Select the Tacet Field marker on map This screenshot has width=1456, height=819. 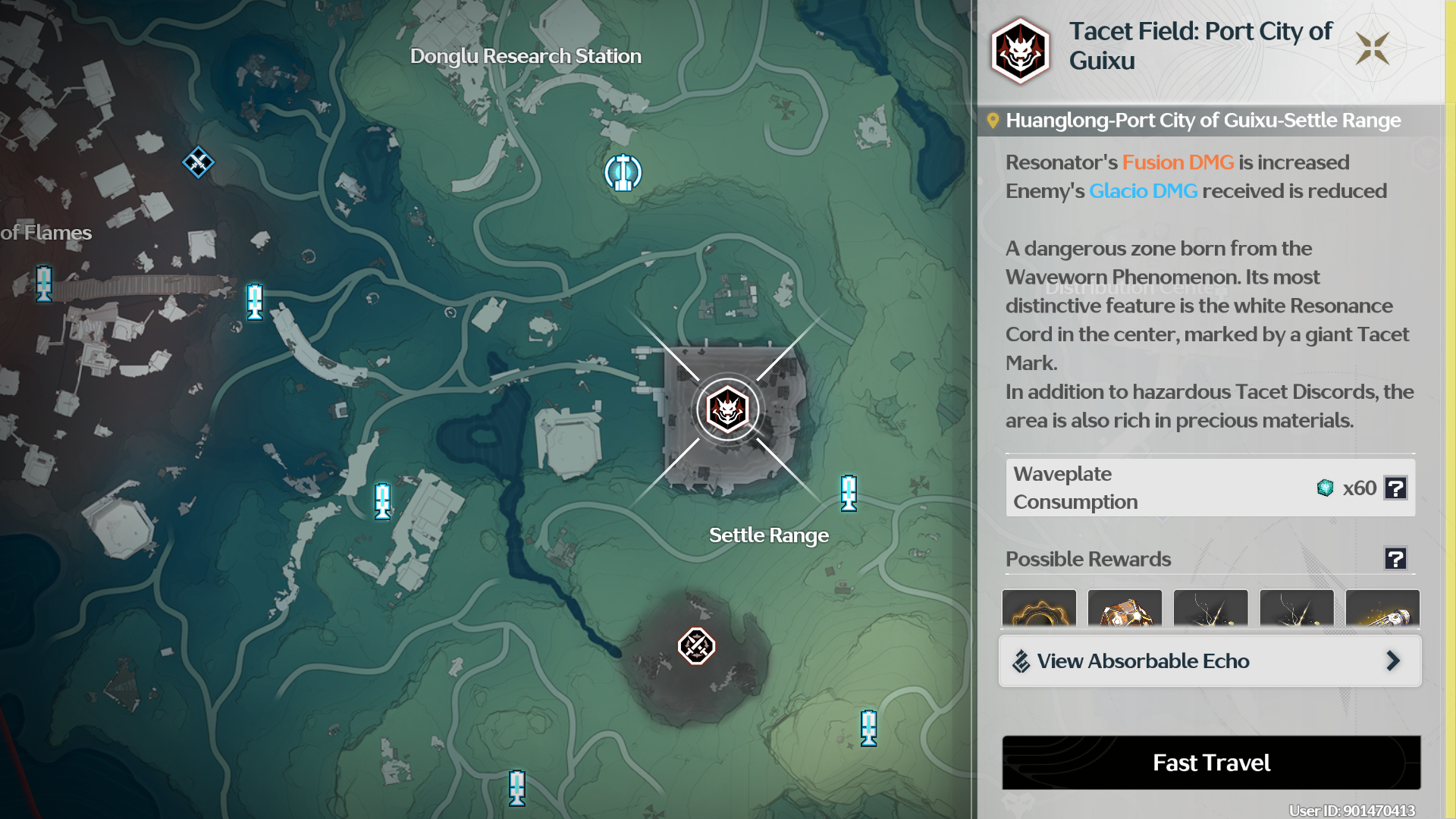coord(727,409)
